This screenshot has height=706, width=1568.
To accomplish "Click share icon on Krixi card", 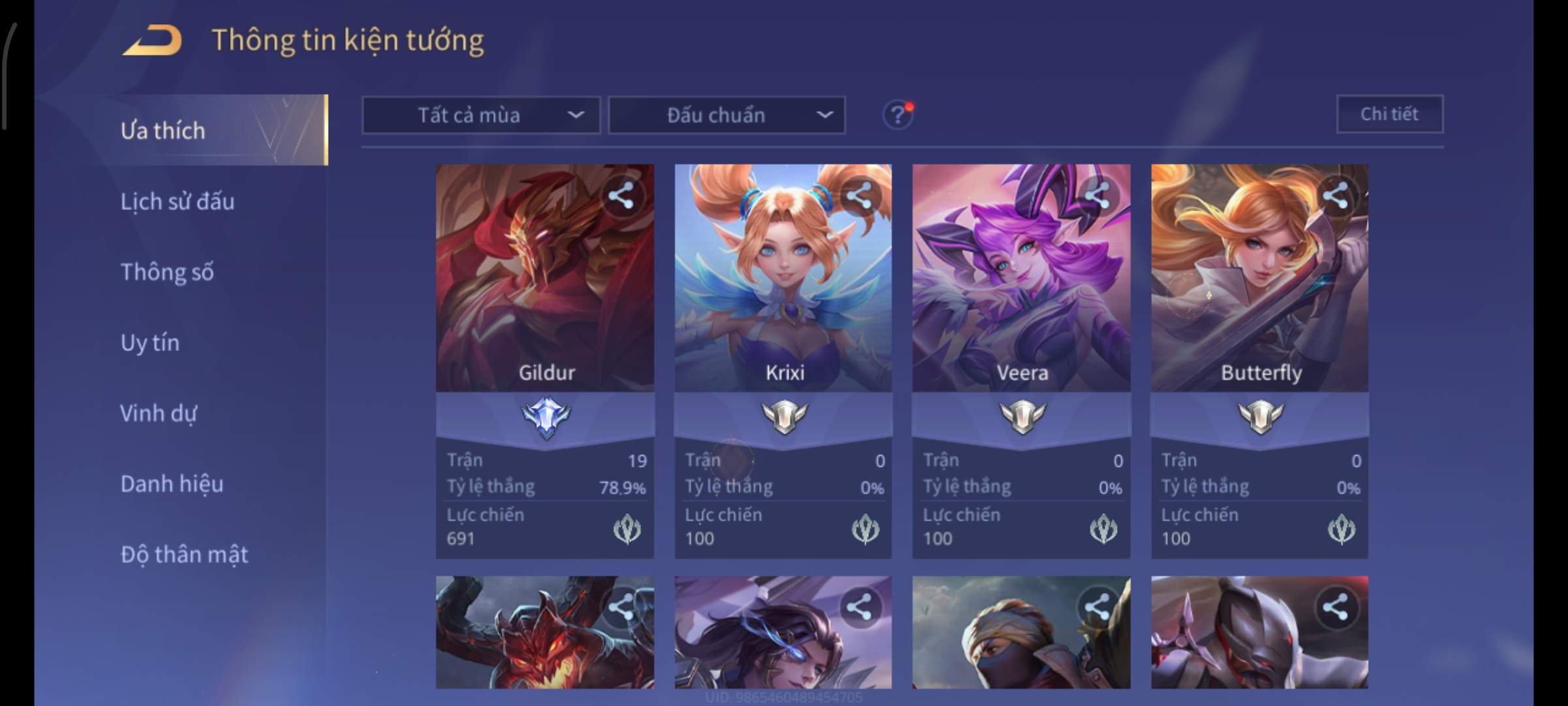I will pos(859,195).
